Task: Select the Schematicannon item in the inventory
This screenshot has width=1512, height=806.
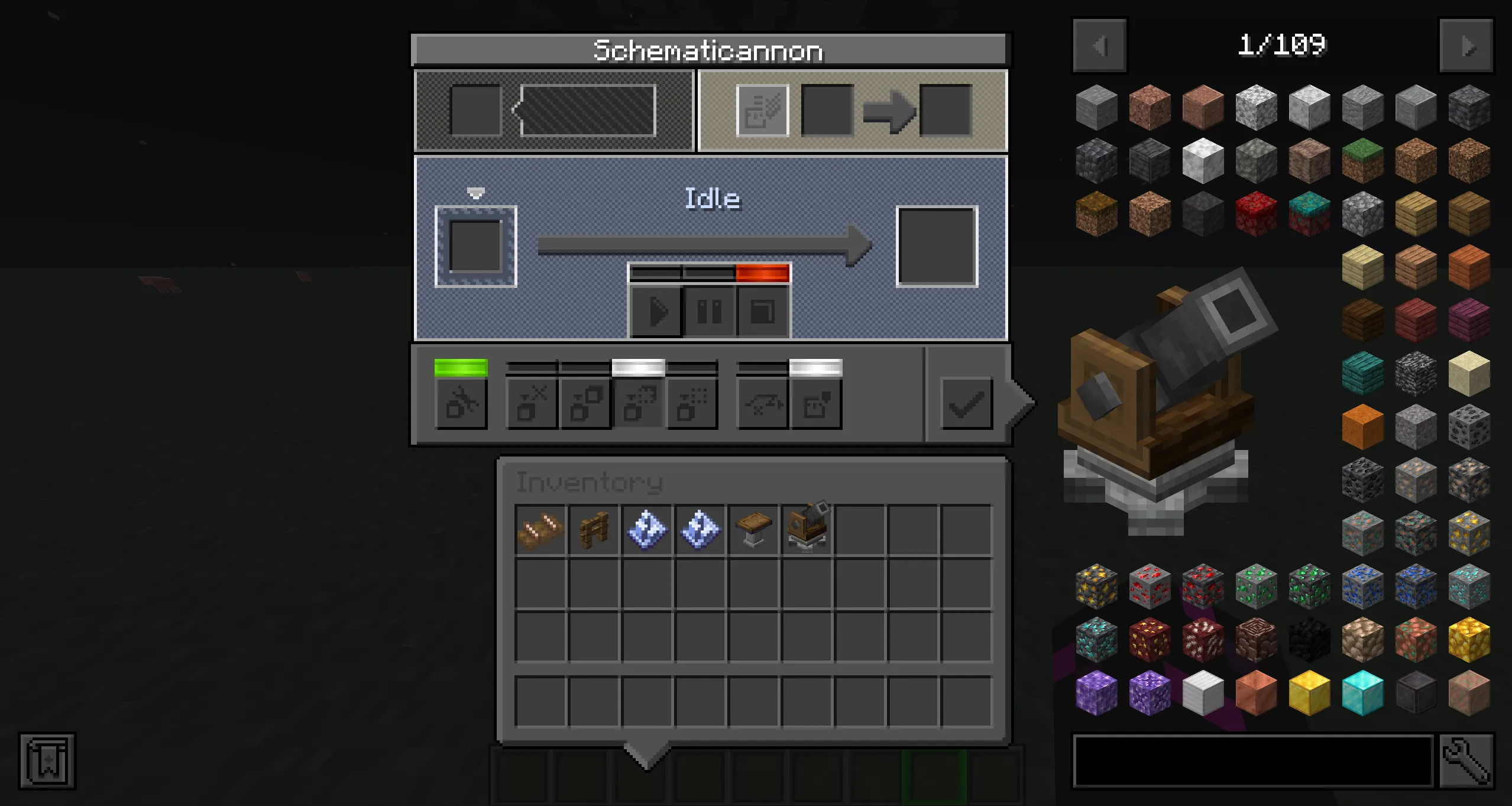Action: (805, 528)
